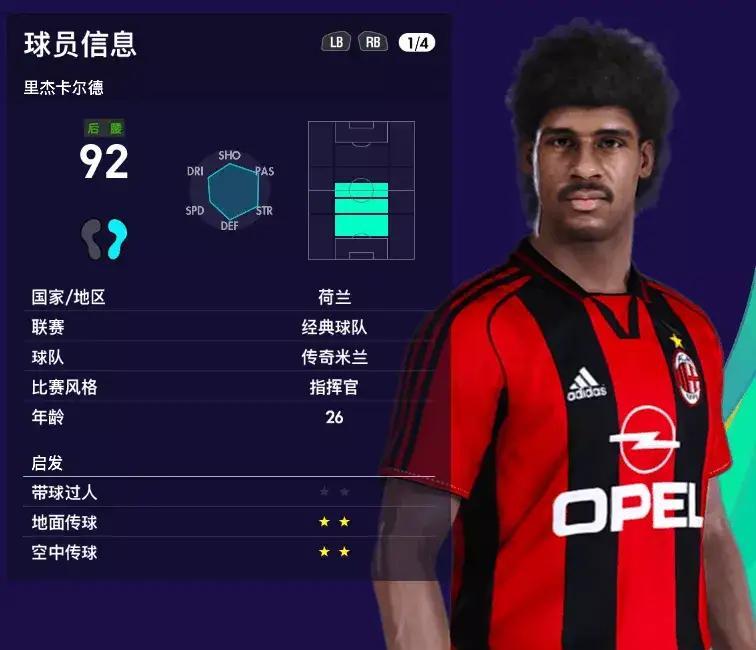Choose the 地面传球 row
Screen dimensions: 756x650
[x=232, y=522]
